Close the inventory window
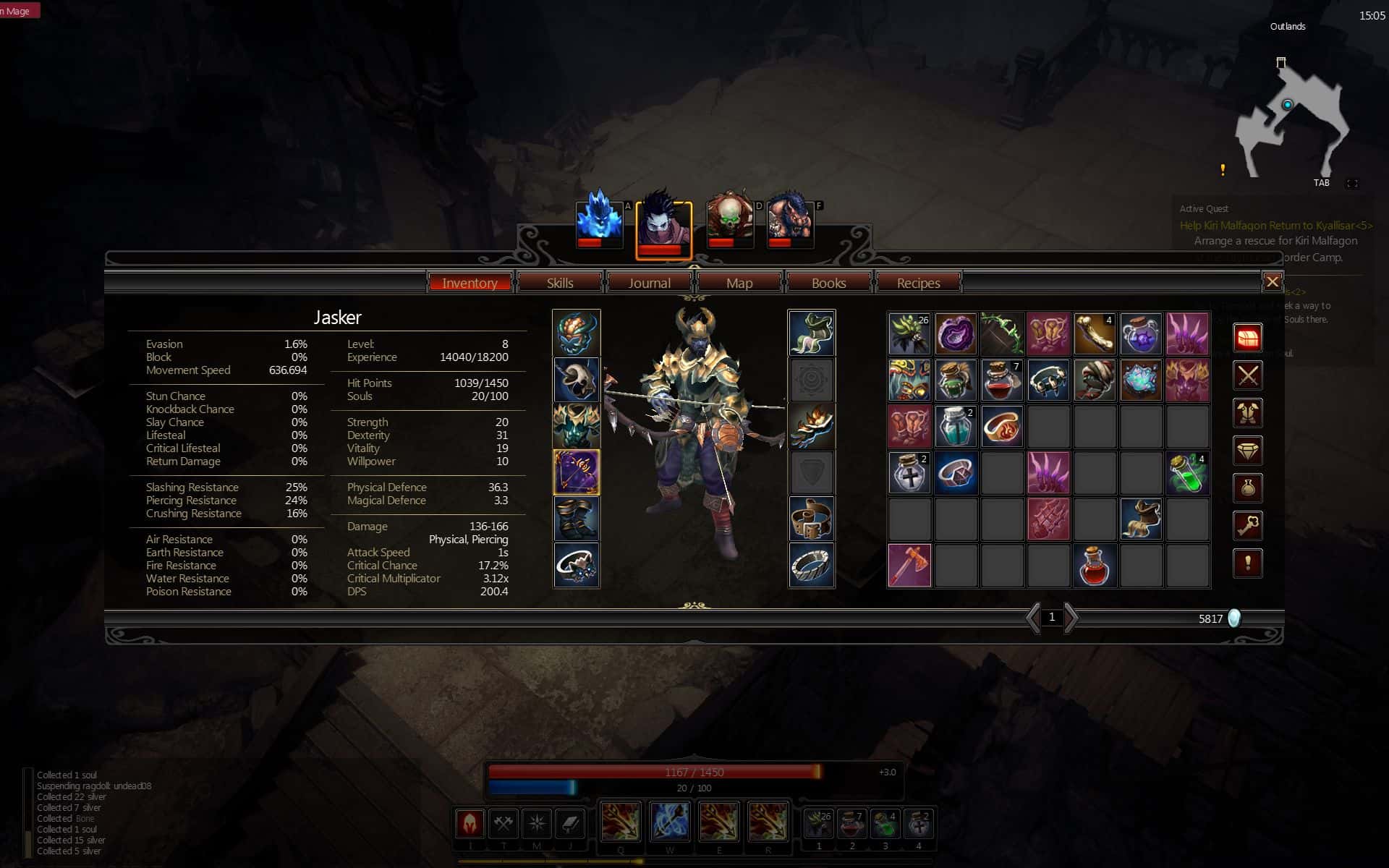The width and height of the screenshot is (1389, 868). (x=1272, y=282)
